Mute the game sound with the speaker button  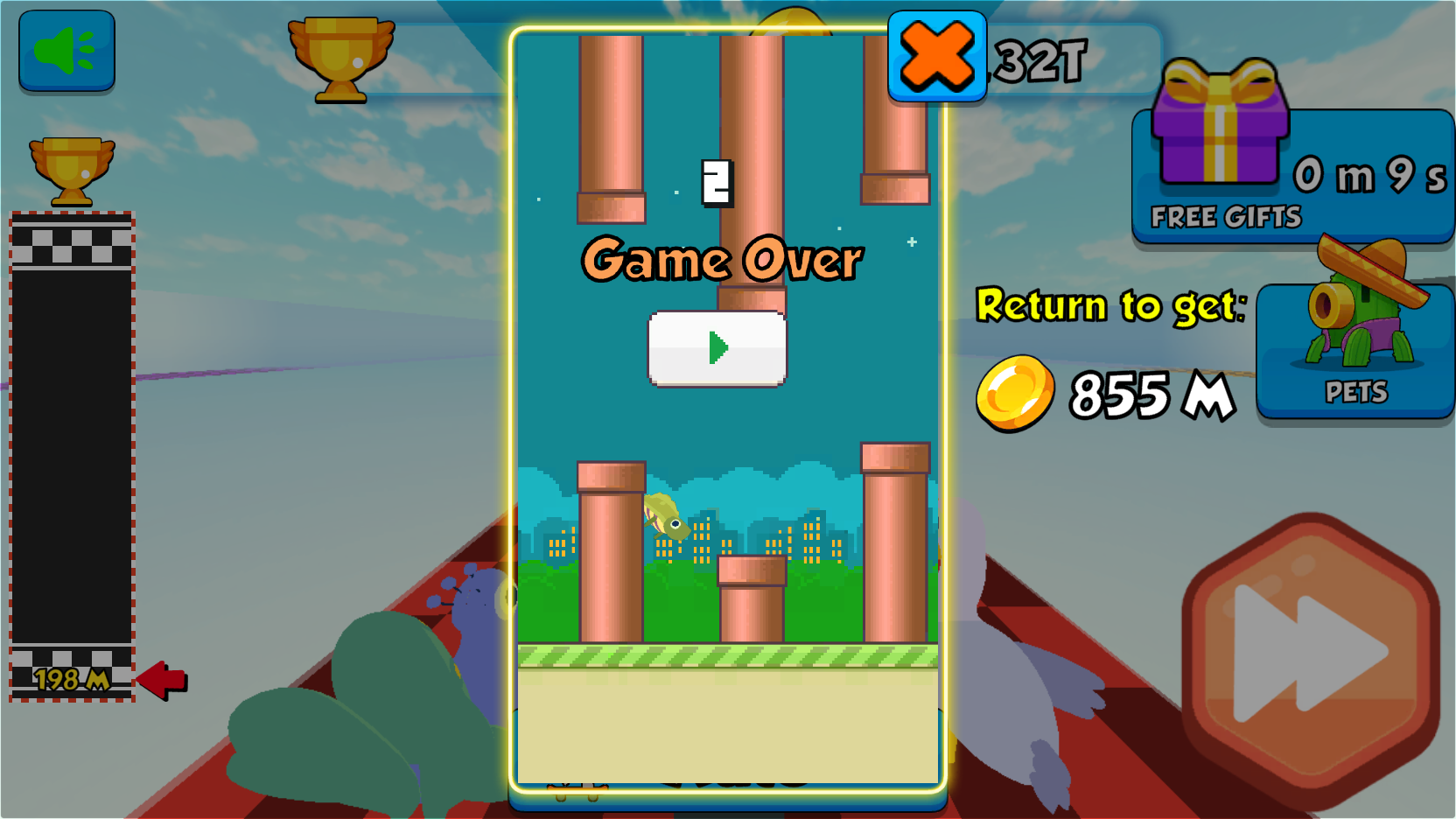66,51
